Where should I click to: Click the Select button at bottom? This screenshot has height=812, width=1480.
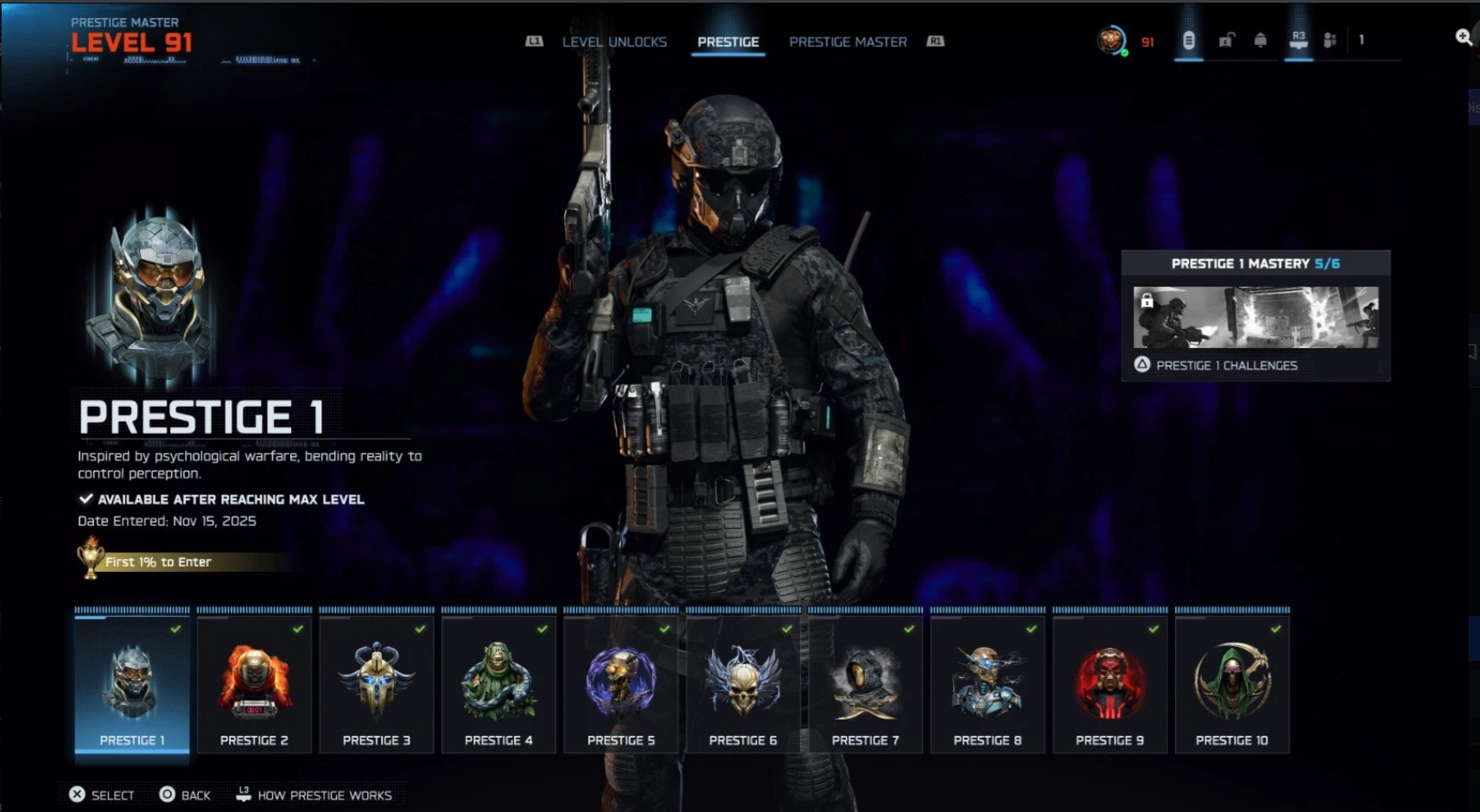(x=101, y=795)
